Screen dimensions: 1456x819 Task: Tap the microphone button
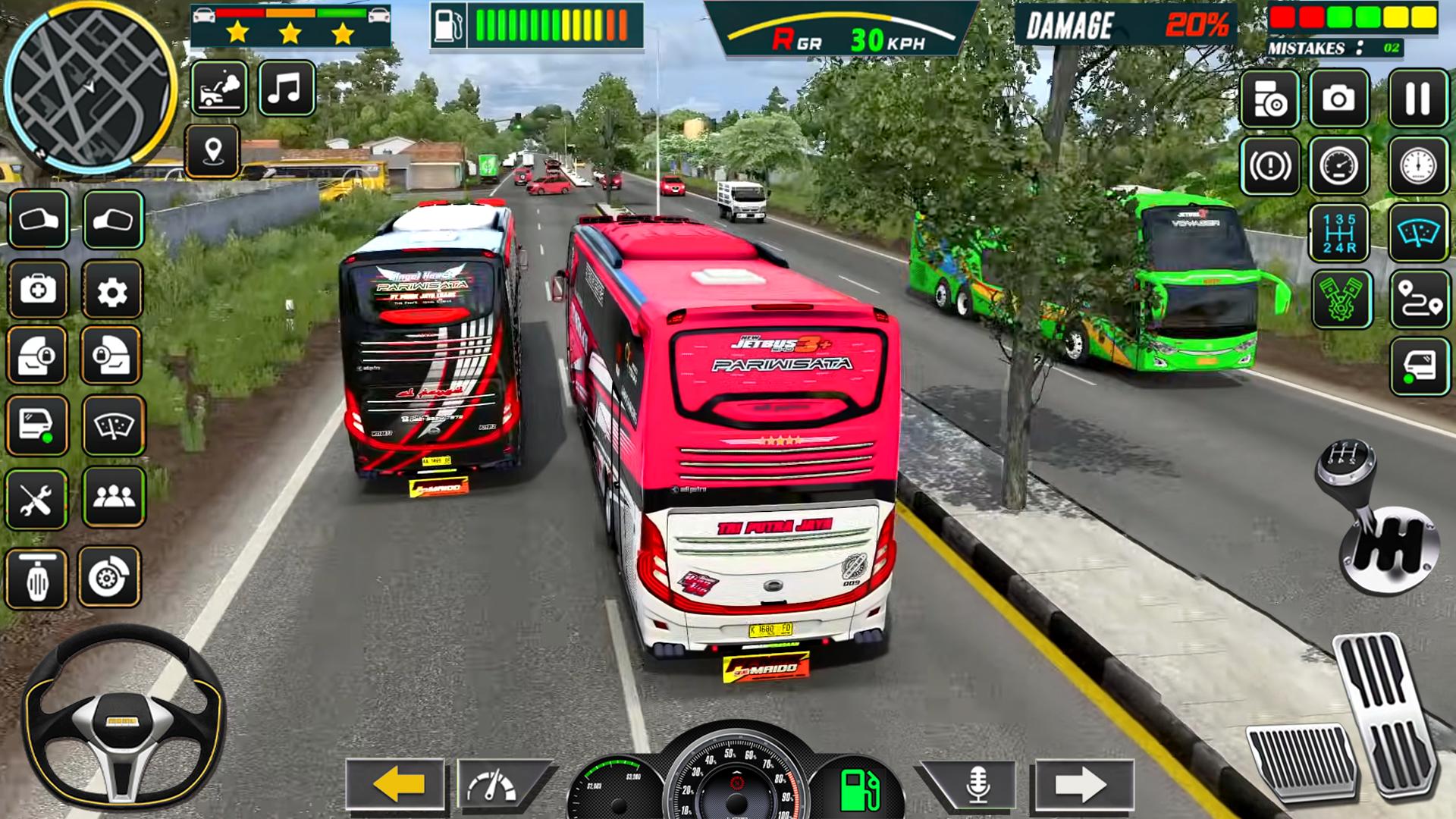[x=977, y=785]
